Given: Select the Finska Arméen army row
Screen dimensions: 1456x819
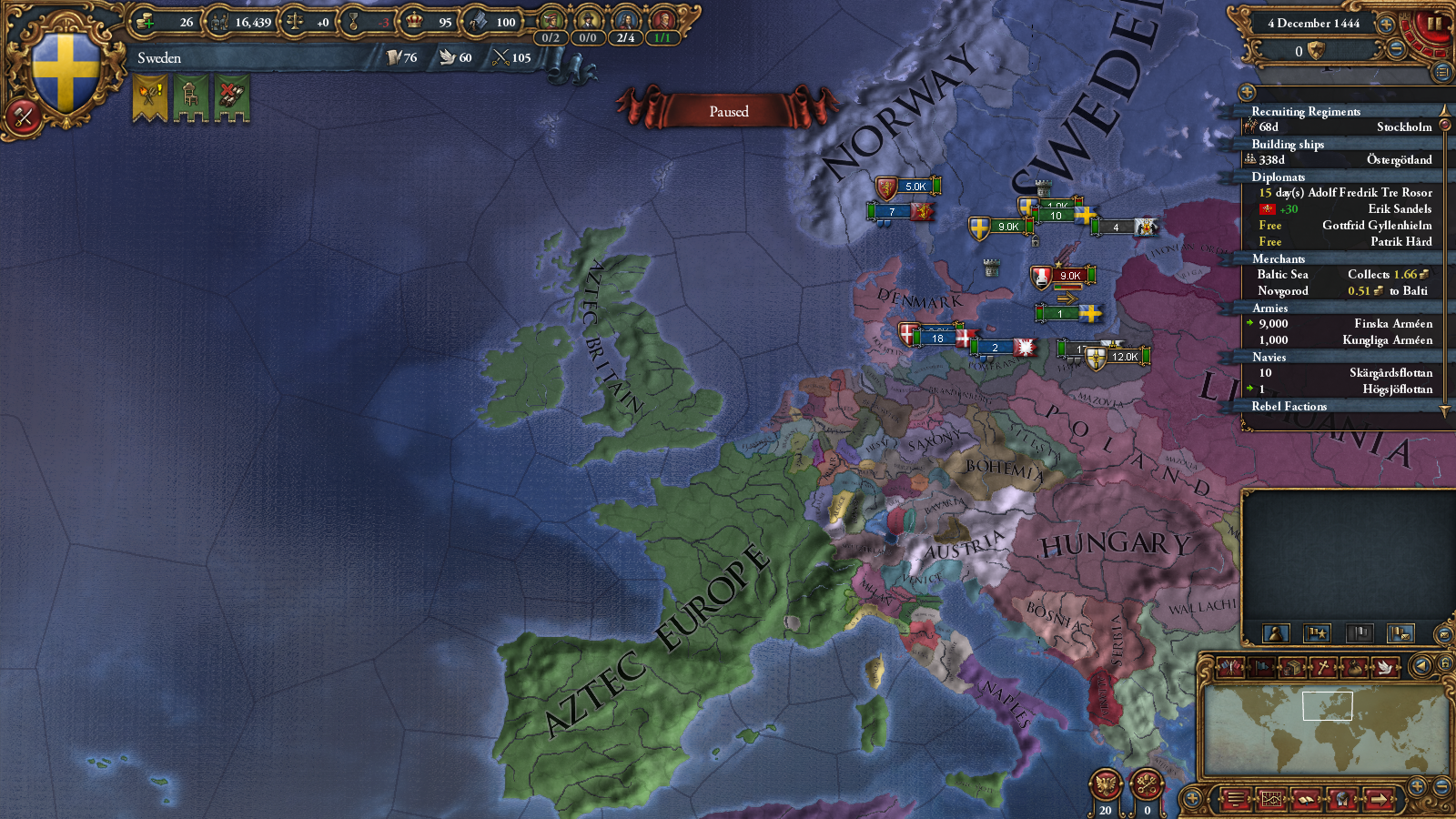Looking at the screenshot, I should click(x=1345, y=324).
